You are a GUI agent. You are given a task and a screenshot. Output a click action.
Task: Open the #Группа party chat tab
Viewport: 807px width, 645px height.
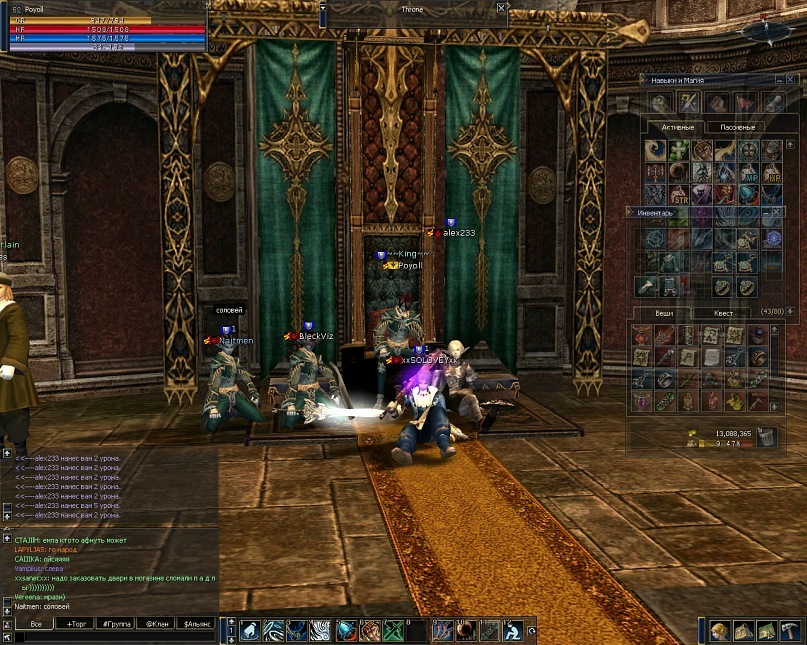[116, 623]
